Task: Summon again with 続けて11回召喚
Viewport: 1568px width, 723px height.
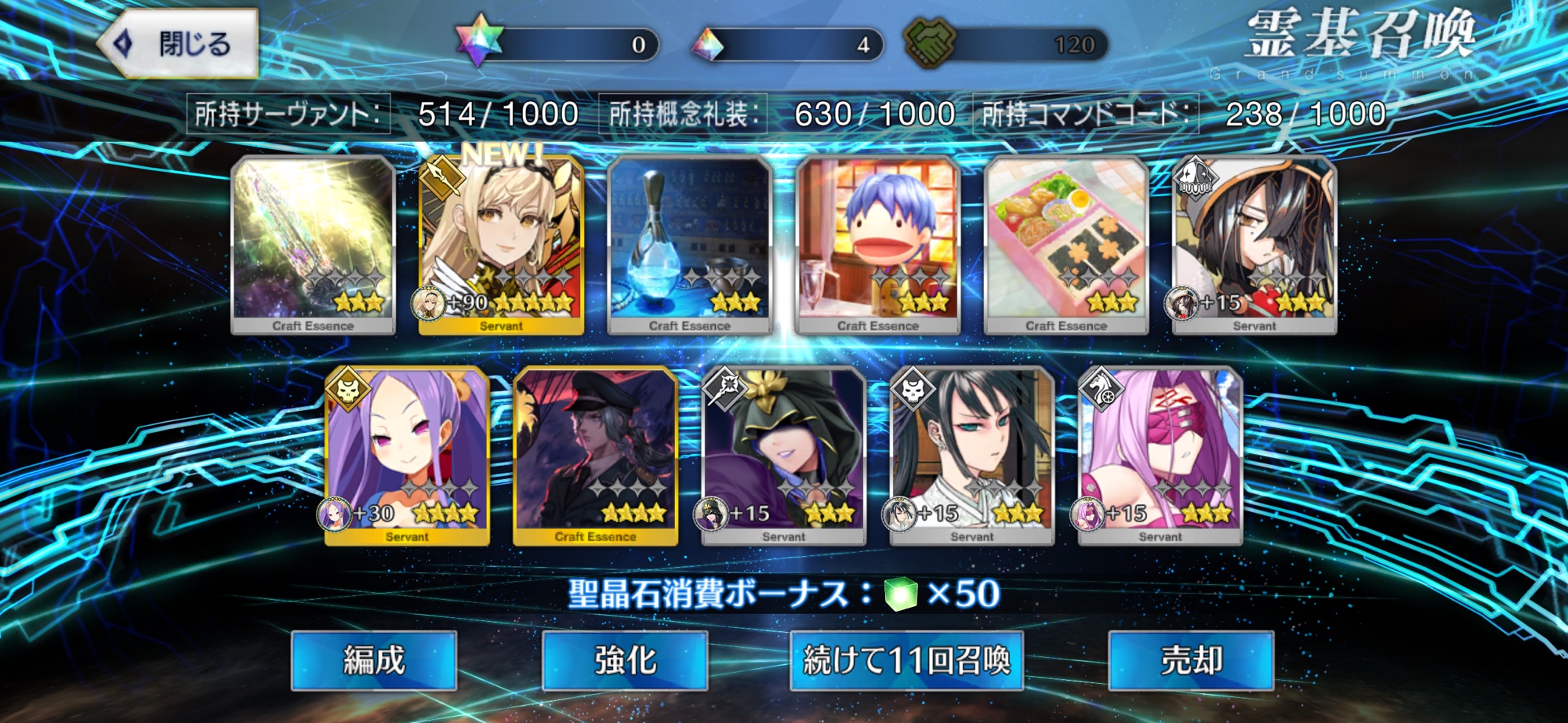Action: pos(906,660)
